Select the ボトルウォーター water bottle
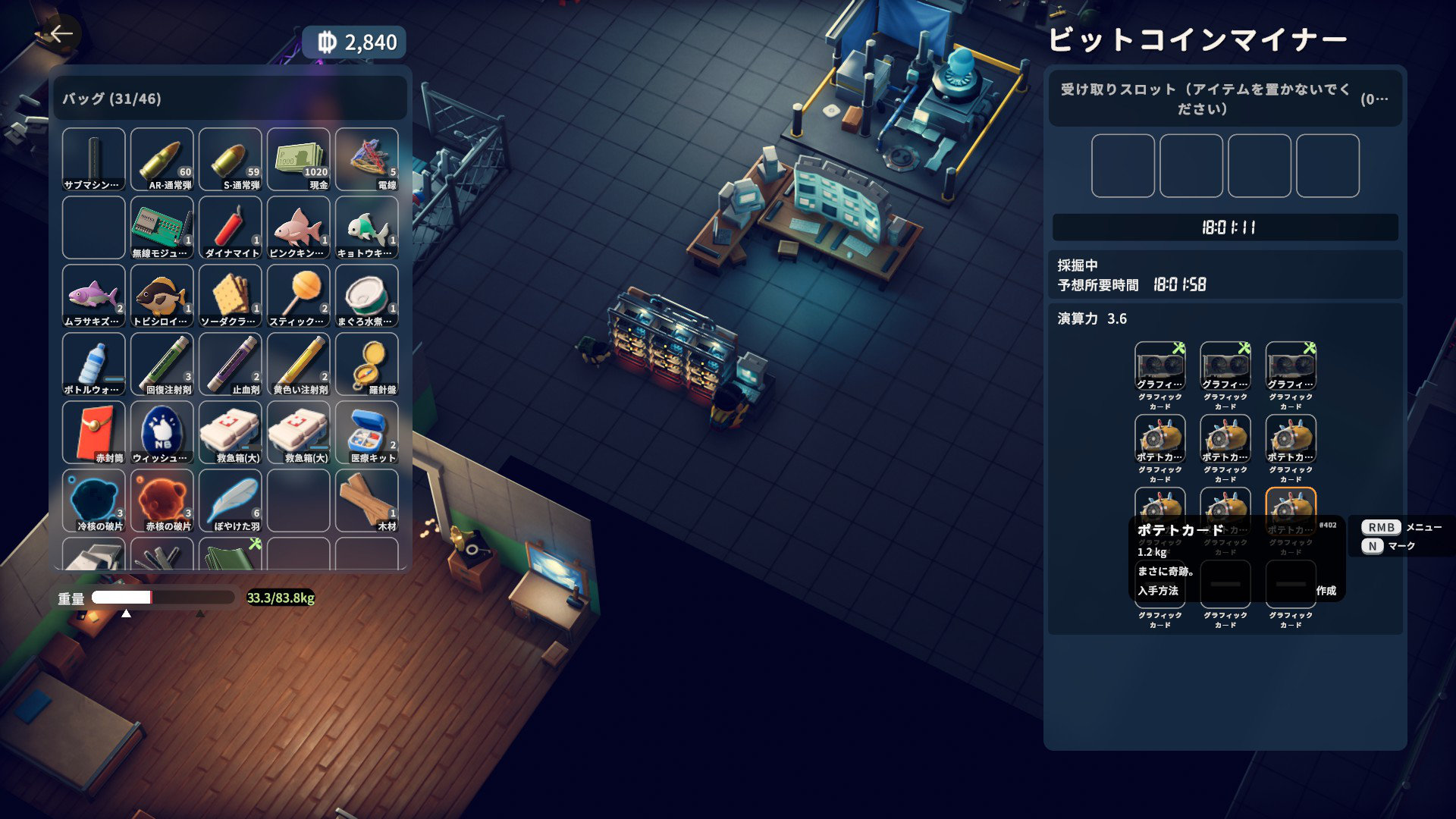 94,364
